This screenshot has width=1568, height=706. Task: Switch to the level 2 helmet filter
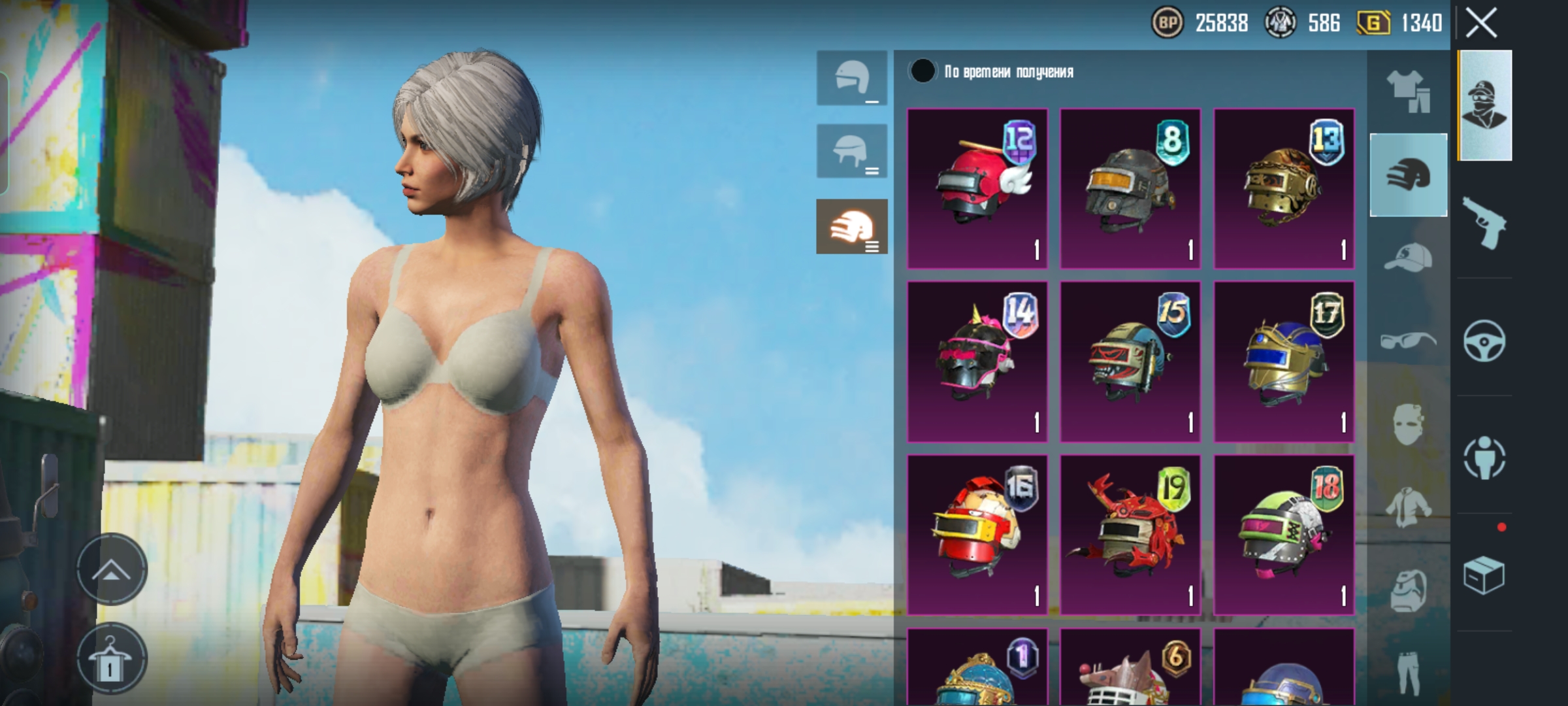(x=852, y=152)
